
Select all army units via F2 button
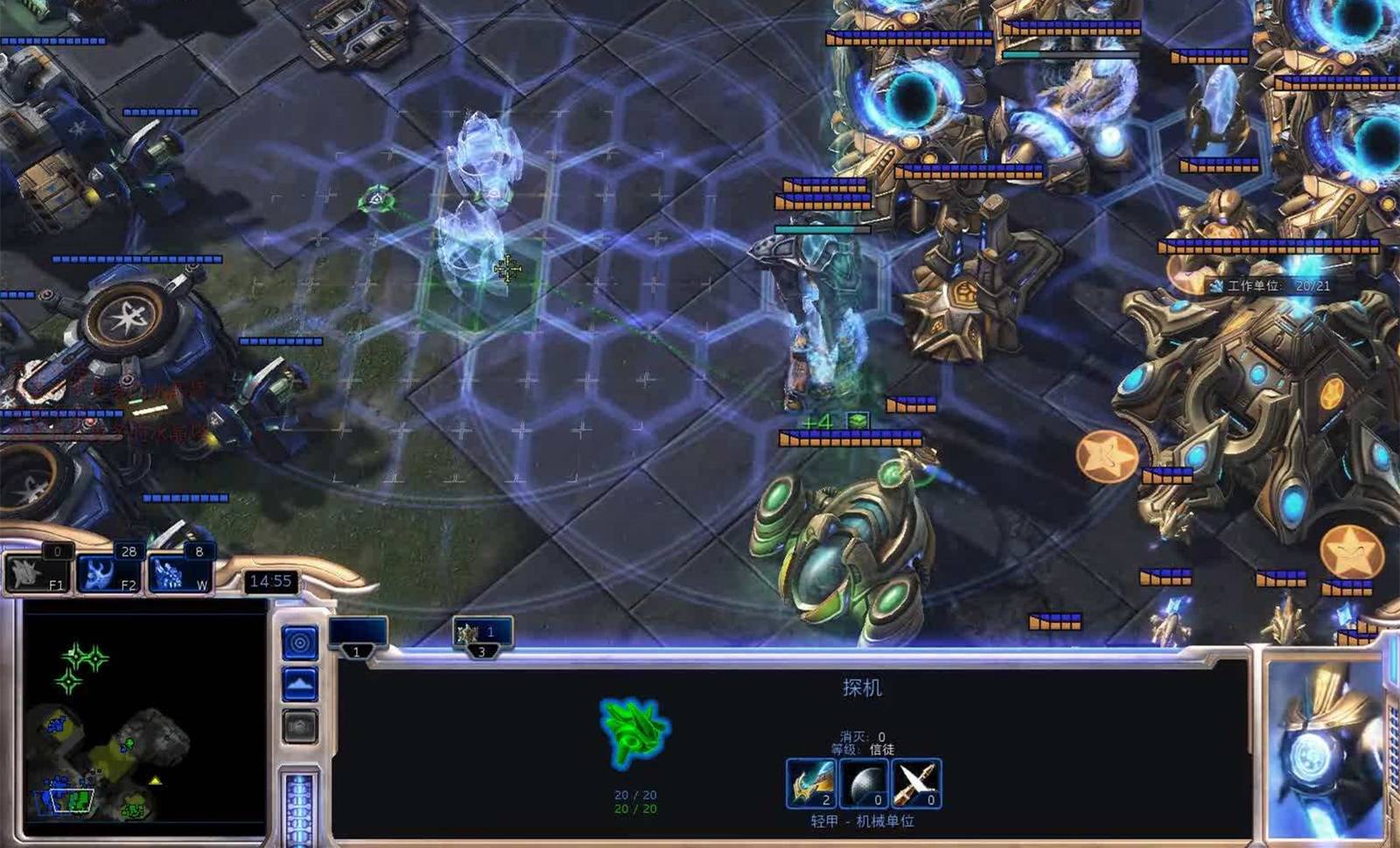pos(108,571)
